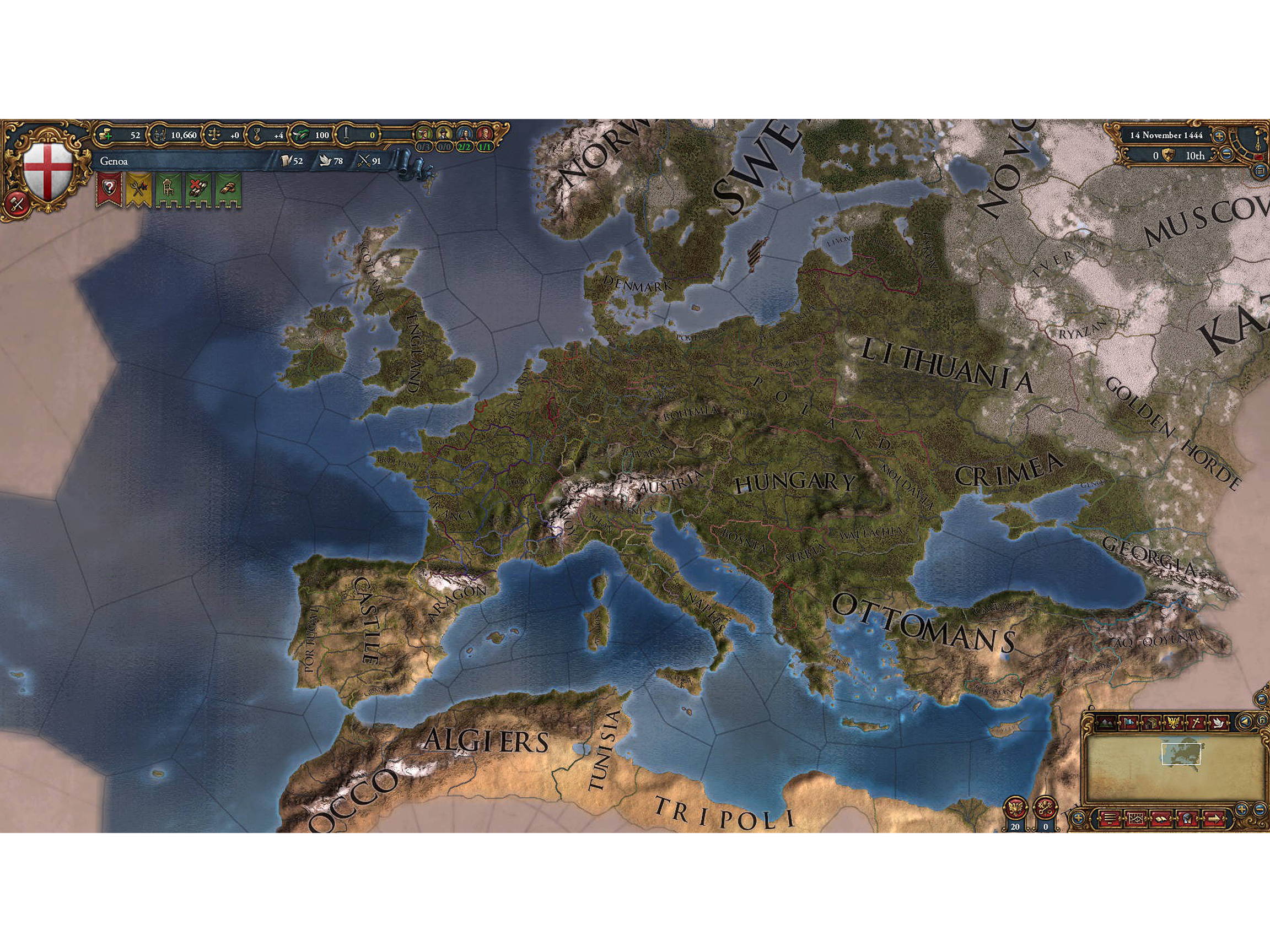Toggle the diplomatic dove mapmode above the minimap
The width and height of the screenshot is (1270, 952).
(1218, 722)
